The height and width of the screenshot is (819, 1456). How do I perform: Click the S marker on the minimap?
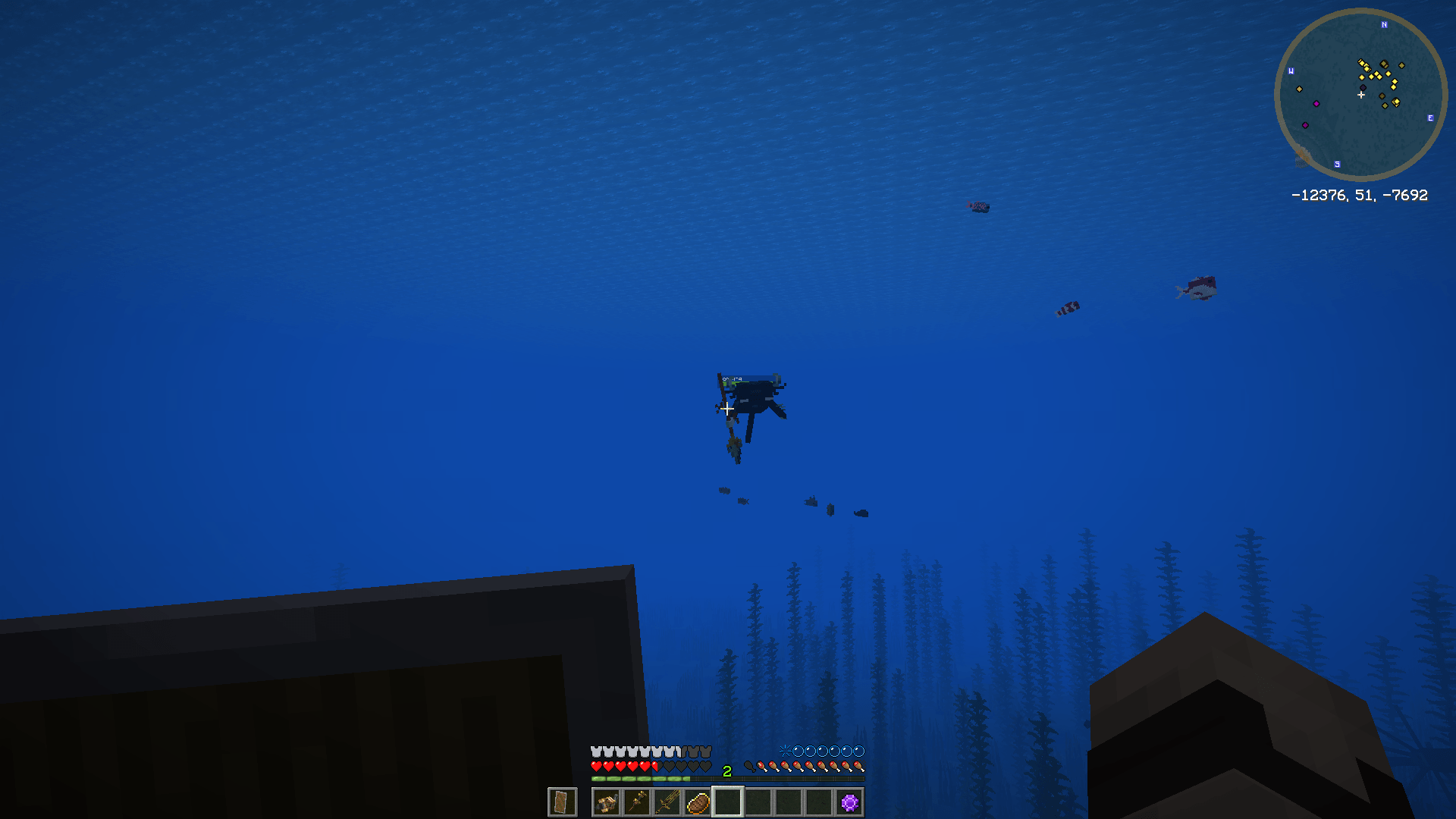click(x=1337, y=164)
